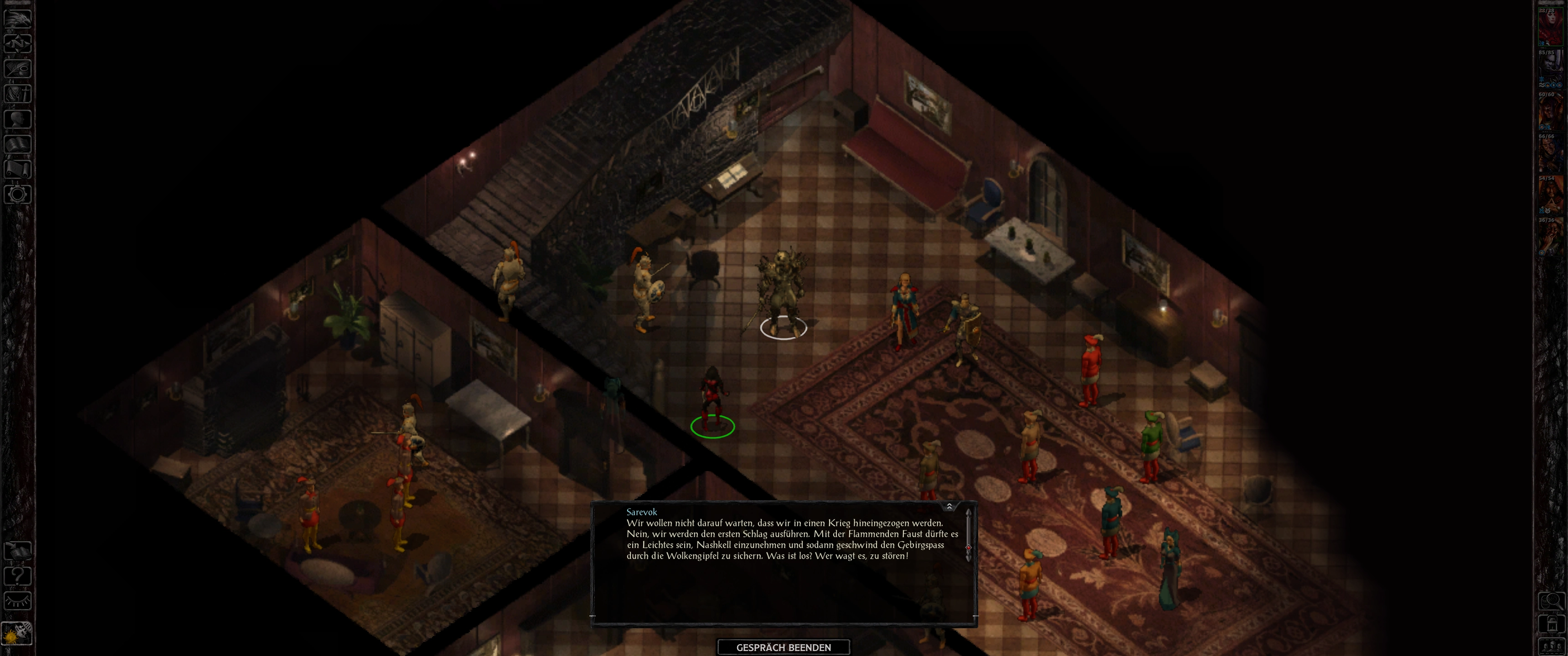Screen dimensions: 1568x656
Task: Click the dragon emblem button in sidebar
Action: (x=18, y=18)
